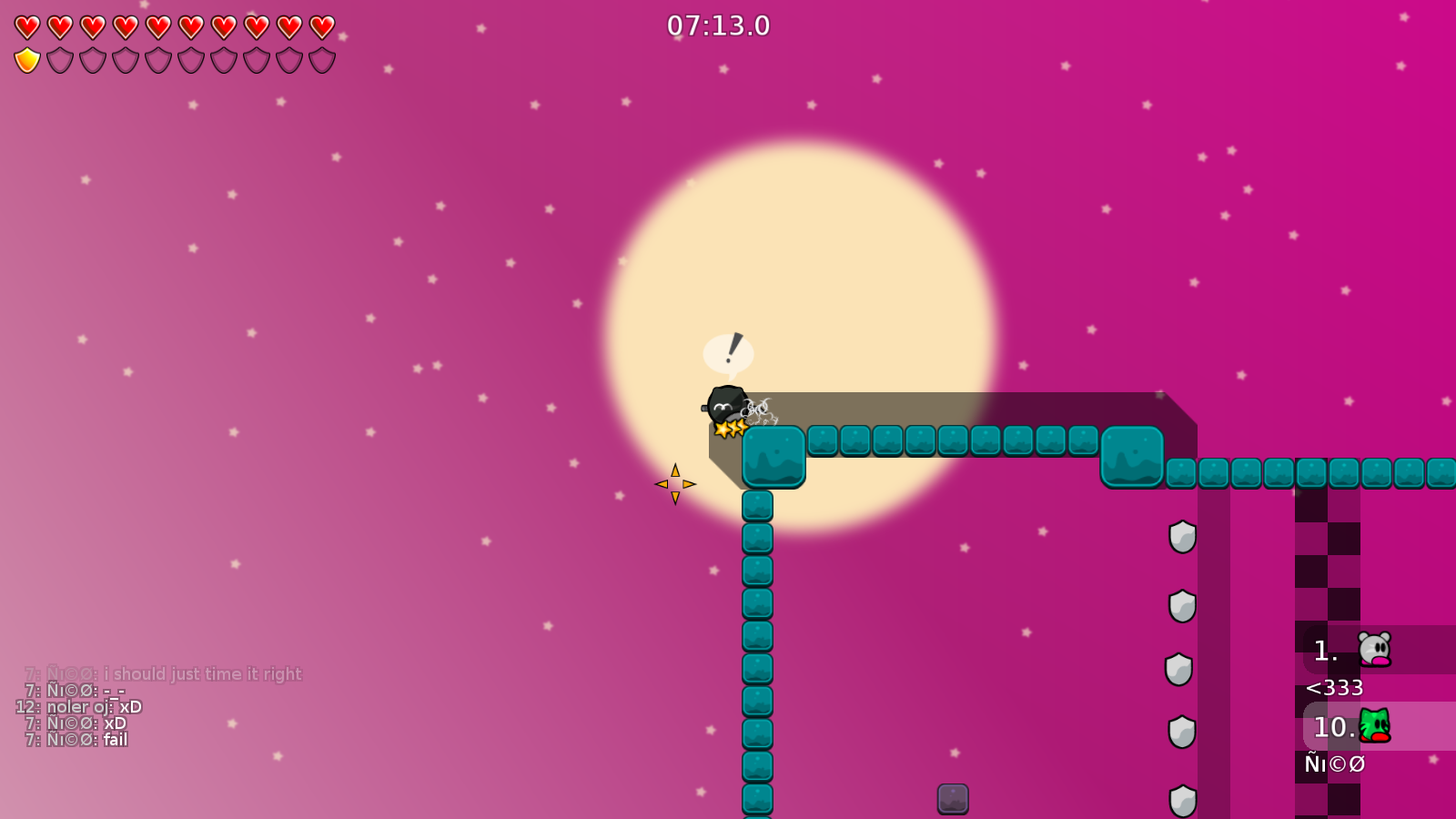Click the player name Ñı©Ø on the scoreboard
The width and height of the screenshot is (1456, 819).
click(x=1335, y=764)
